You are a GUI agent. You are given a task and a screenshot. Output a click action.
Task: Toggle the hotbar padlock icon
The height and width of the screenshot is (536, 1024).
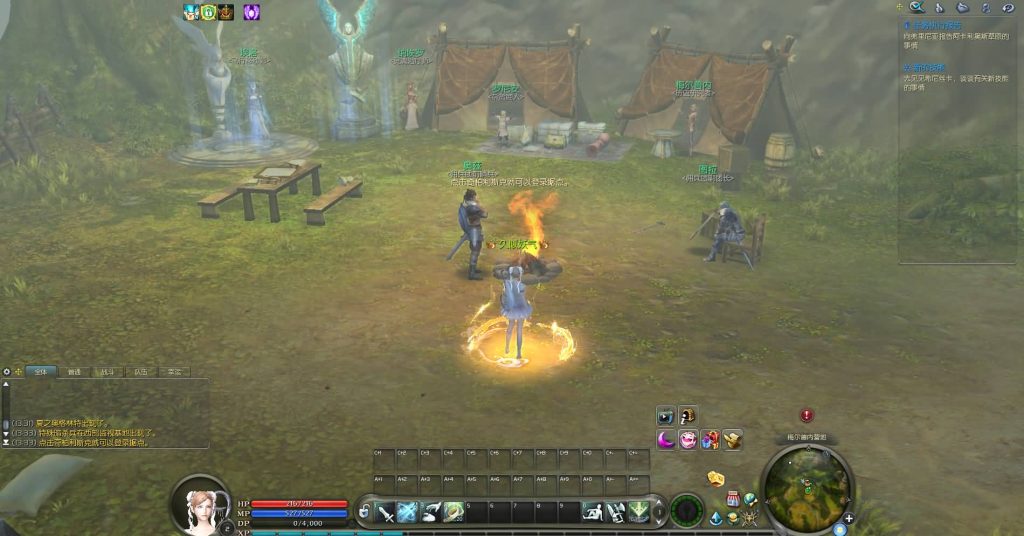click(x=364, y=513)
